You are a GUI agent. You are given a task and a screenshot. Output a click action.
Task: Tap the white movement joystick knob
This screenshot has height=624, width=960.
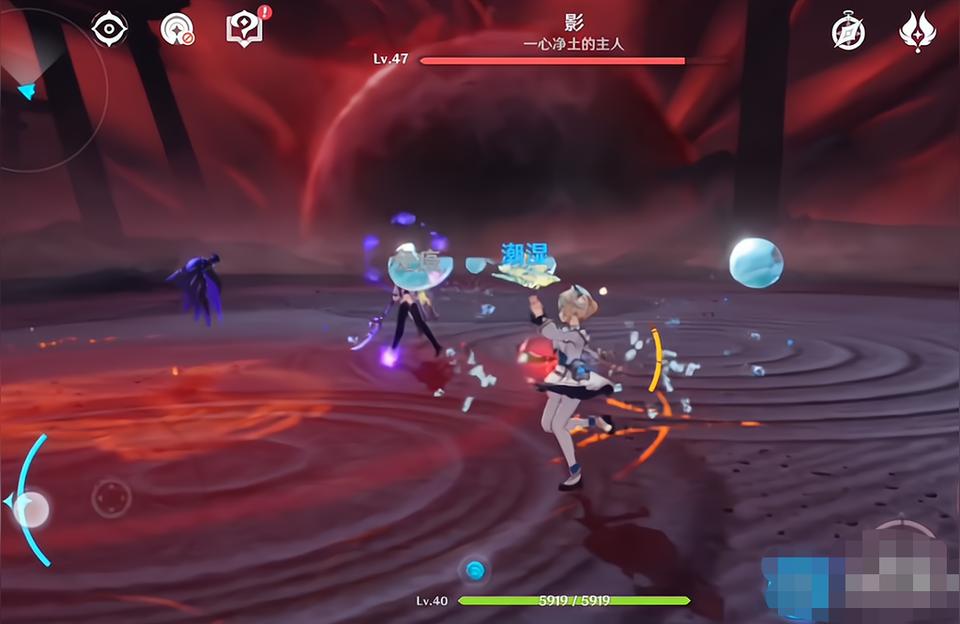31,509
